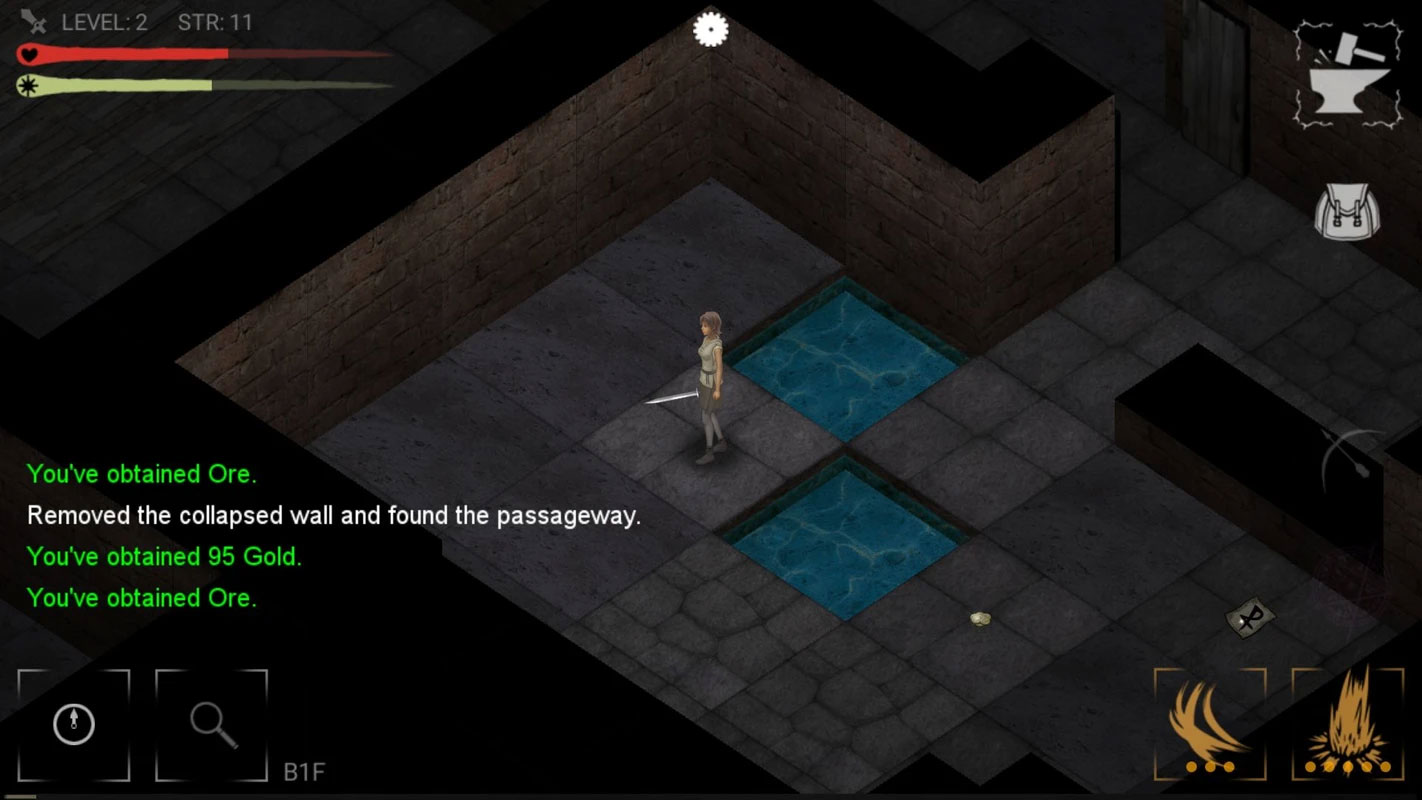This screenshot has height=800, width=1422.
Task: Open the settings gear icon
Action: (710, 29)
